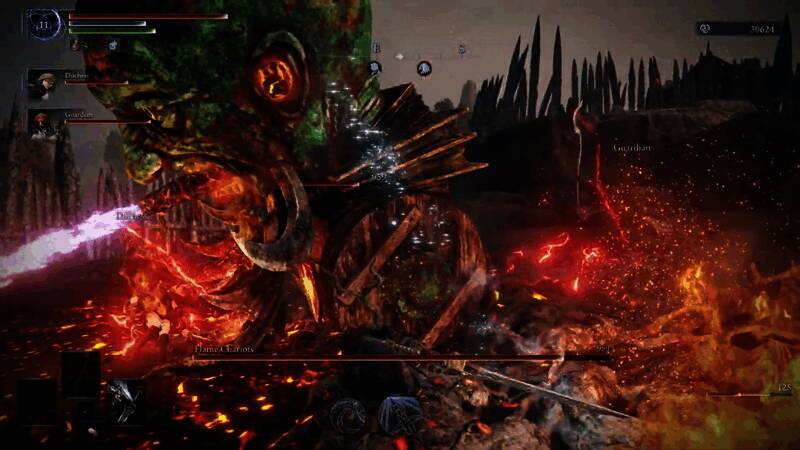The height and width of the screenshot is (450, 800).
Task: Click the flask item icon under the status bars
Action: point(75,45)
